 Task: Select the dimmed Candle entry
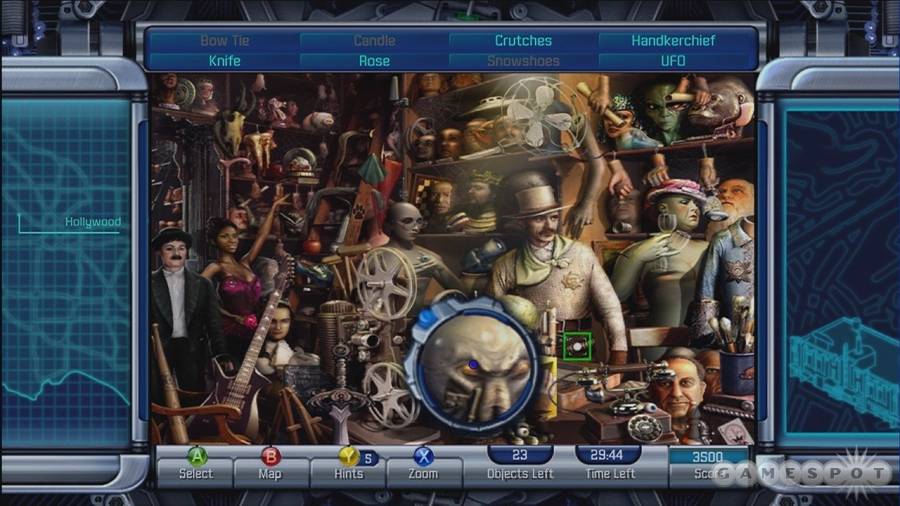click(374, 41)
